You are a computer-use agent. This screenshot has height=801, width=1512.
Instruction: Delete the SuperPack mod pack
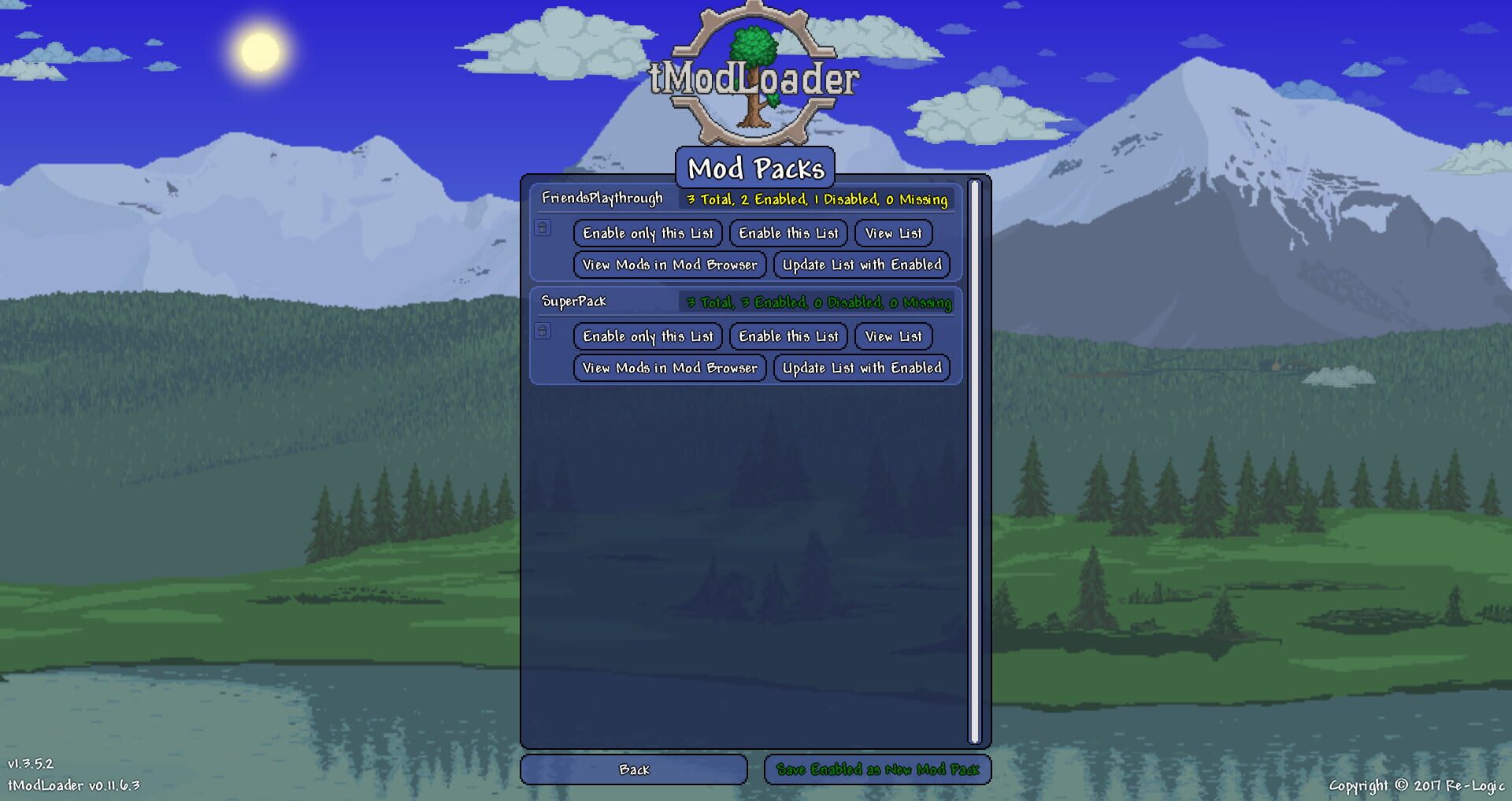point(543,332)
